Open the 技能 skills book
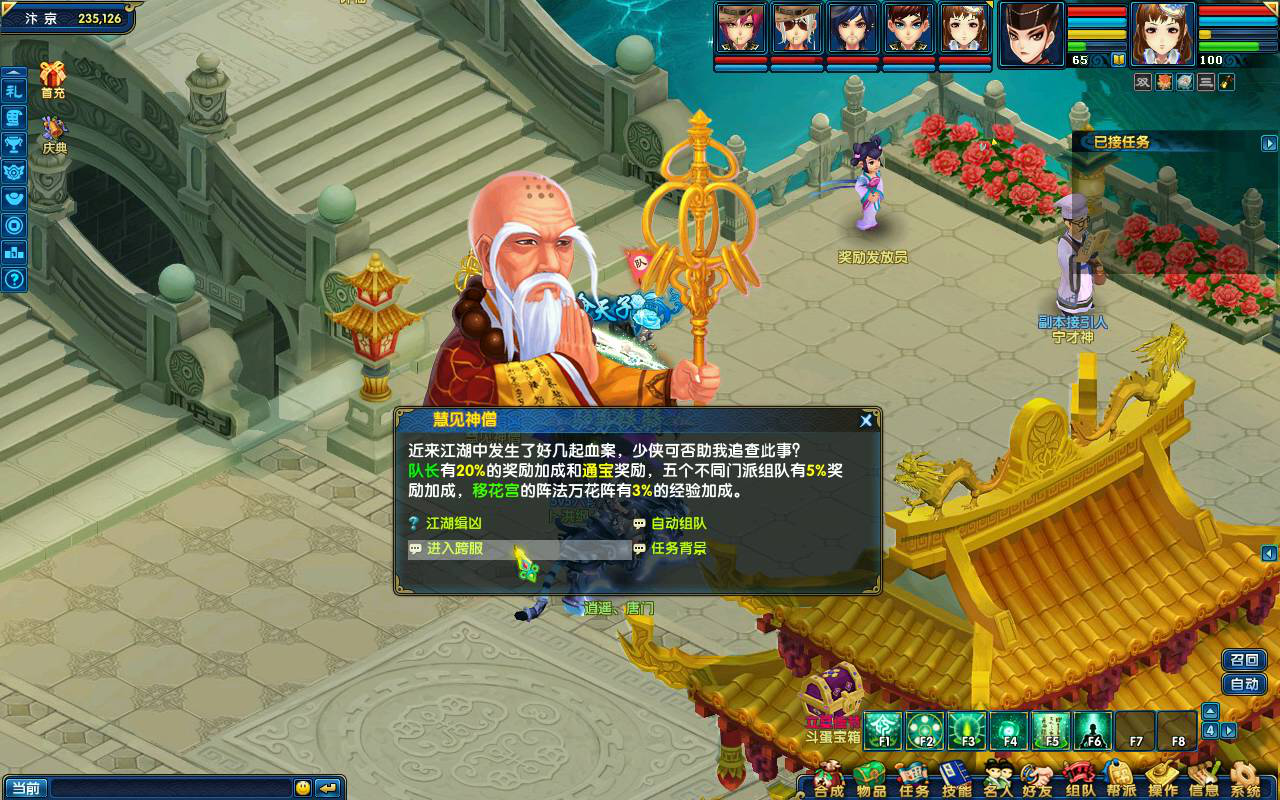 point(956,779)
